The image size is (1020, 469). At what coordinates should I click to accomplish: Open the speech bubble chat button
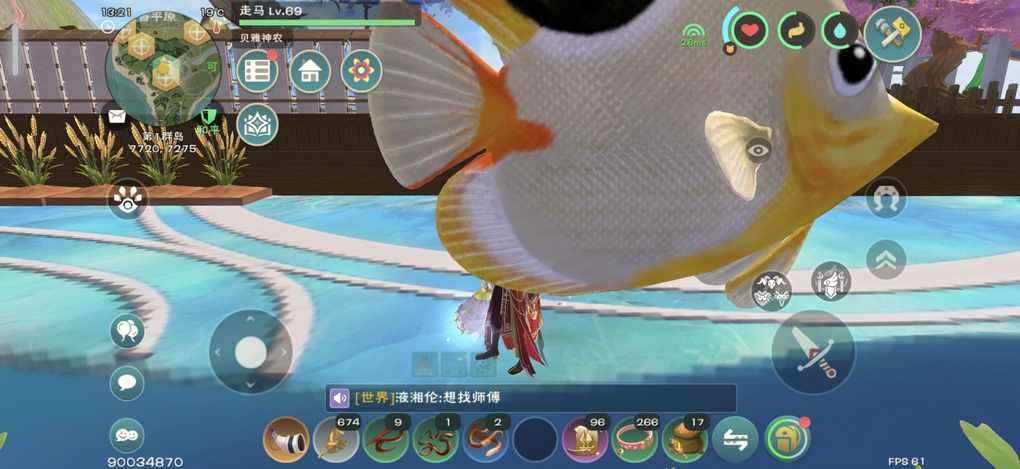127,382
